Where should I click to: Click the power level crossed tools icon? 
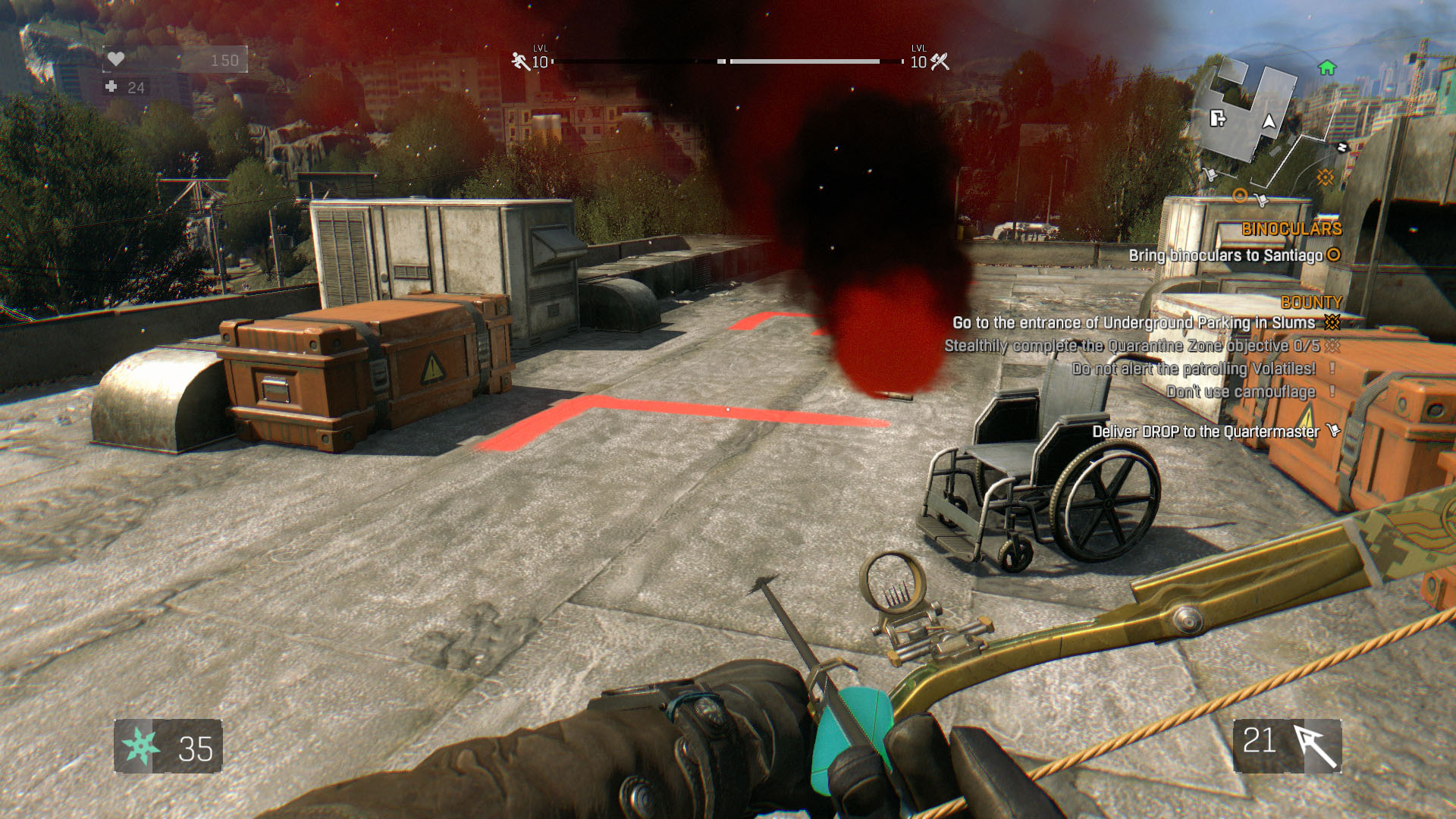[x=940, y=61]
